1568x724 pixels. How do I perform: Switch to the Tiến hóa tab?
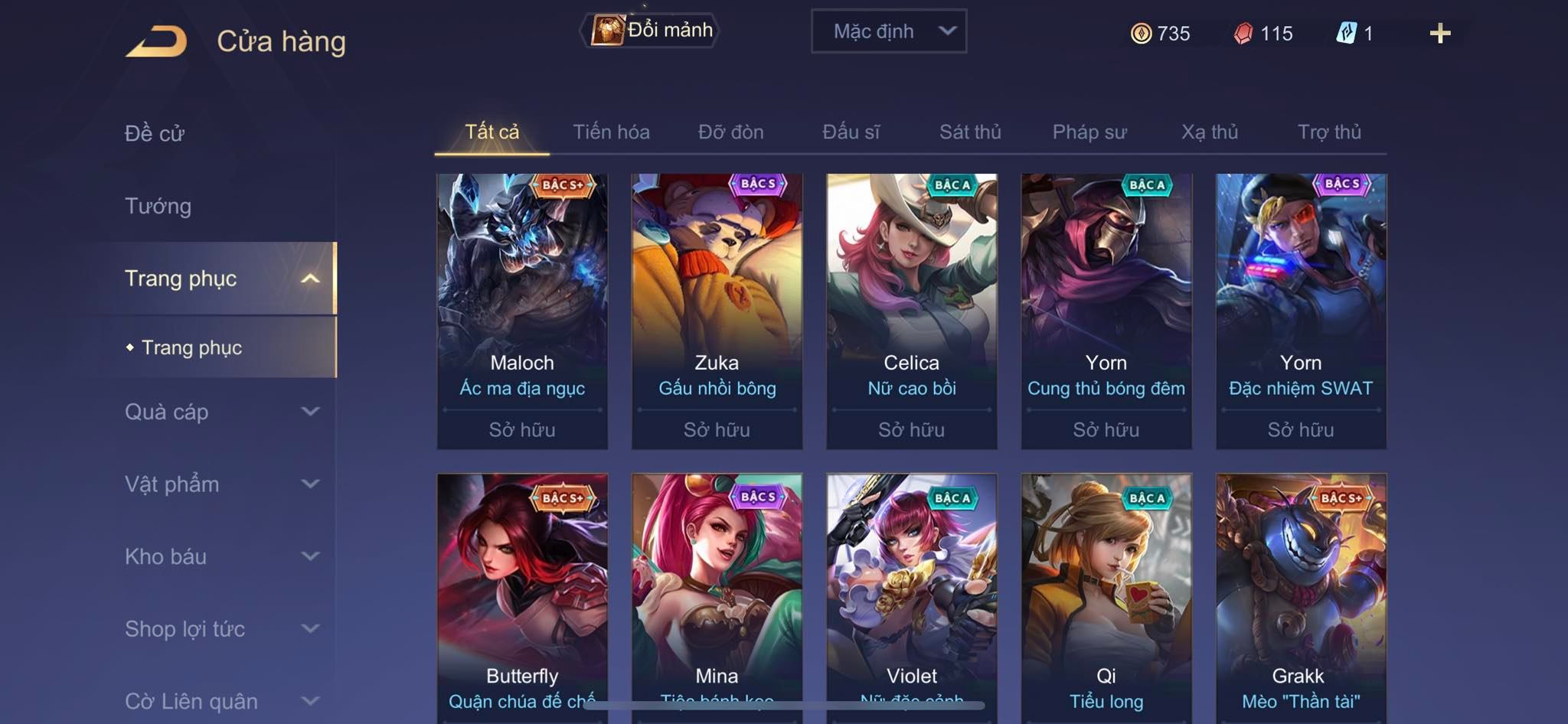[611, 132]
